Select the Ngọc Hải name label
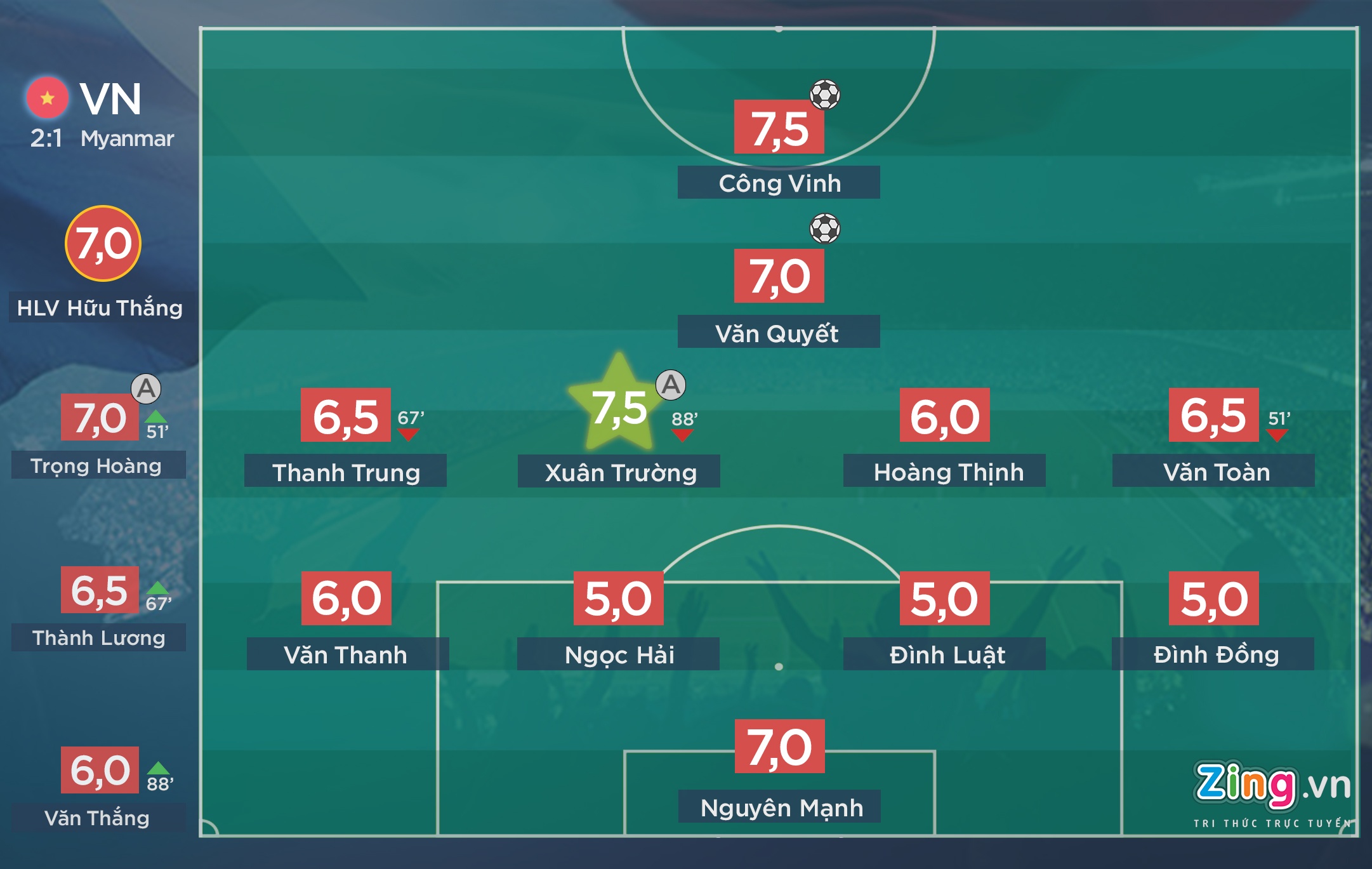The width and height of the screenshot is (1372, 869). 618,654
